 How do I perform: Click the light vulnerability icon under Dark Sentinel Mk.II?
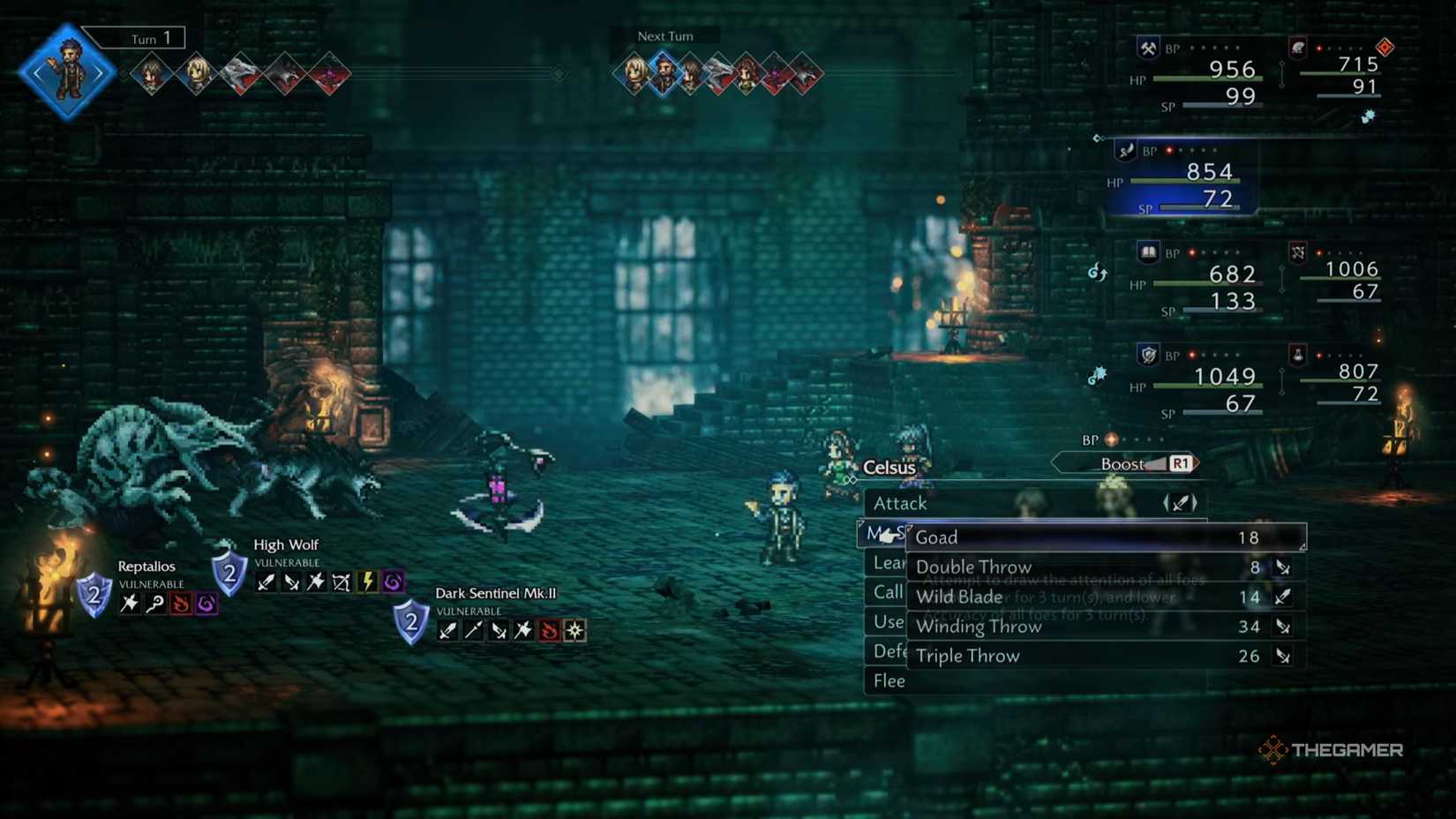575,631
